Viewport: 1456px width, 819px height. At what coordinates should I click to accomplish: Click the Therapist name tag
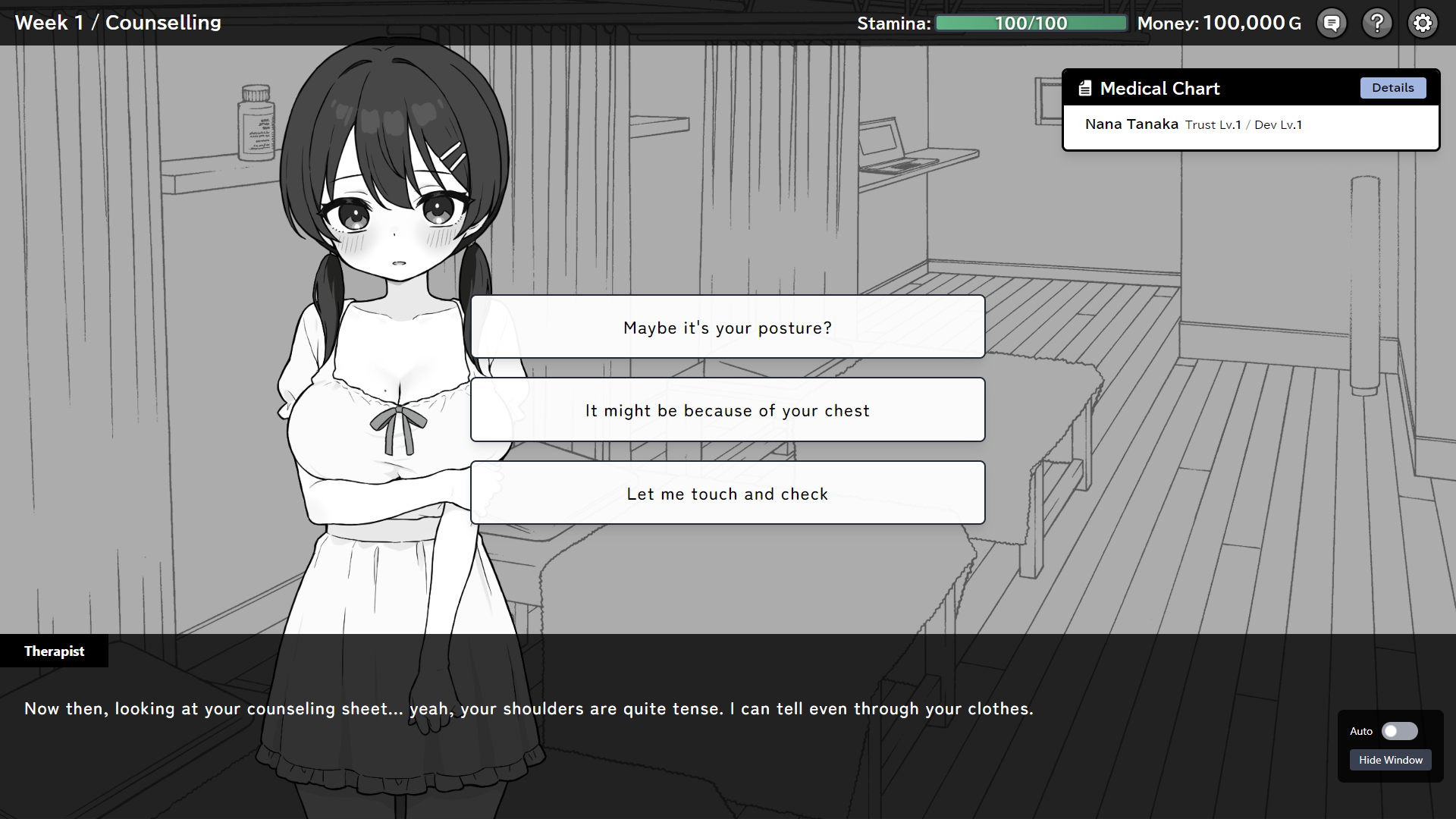coord(54,651)
